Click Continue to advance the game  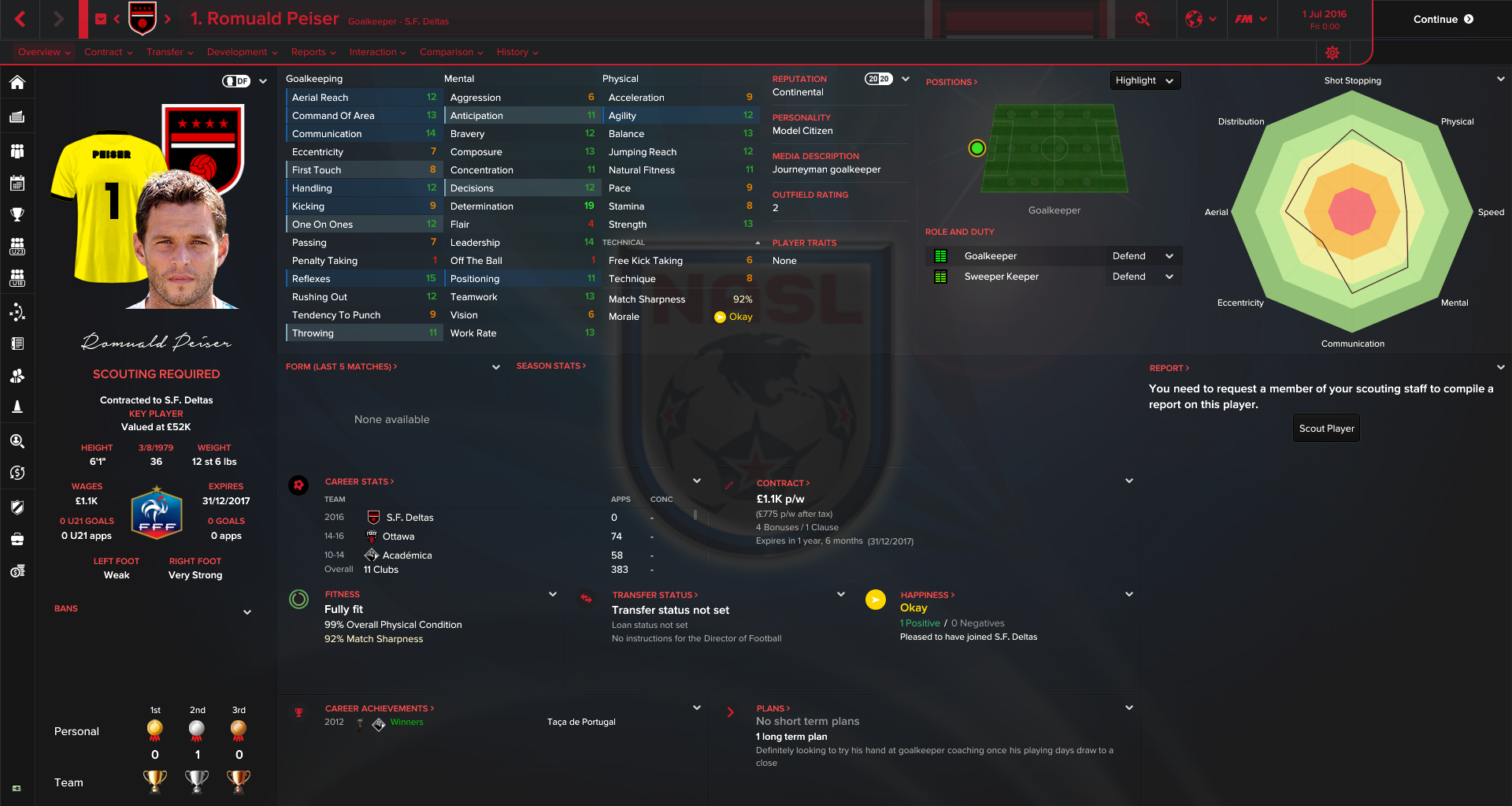tap(1442, 19)
